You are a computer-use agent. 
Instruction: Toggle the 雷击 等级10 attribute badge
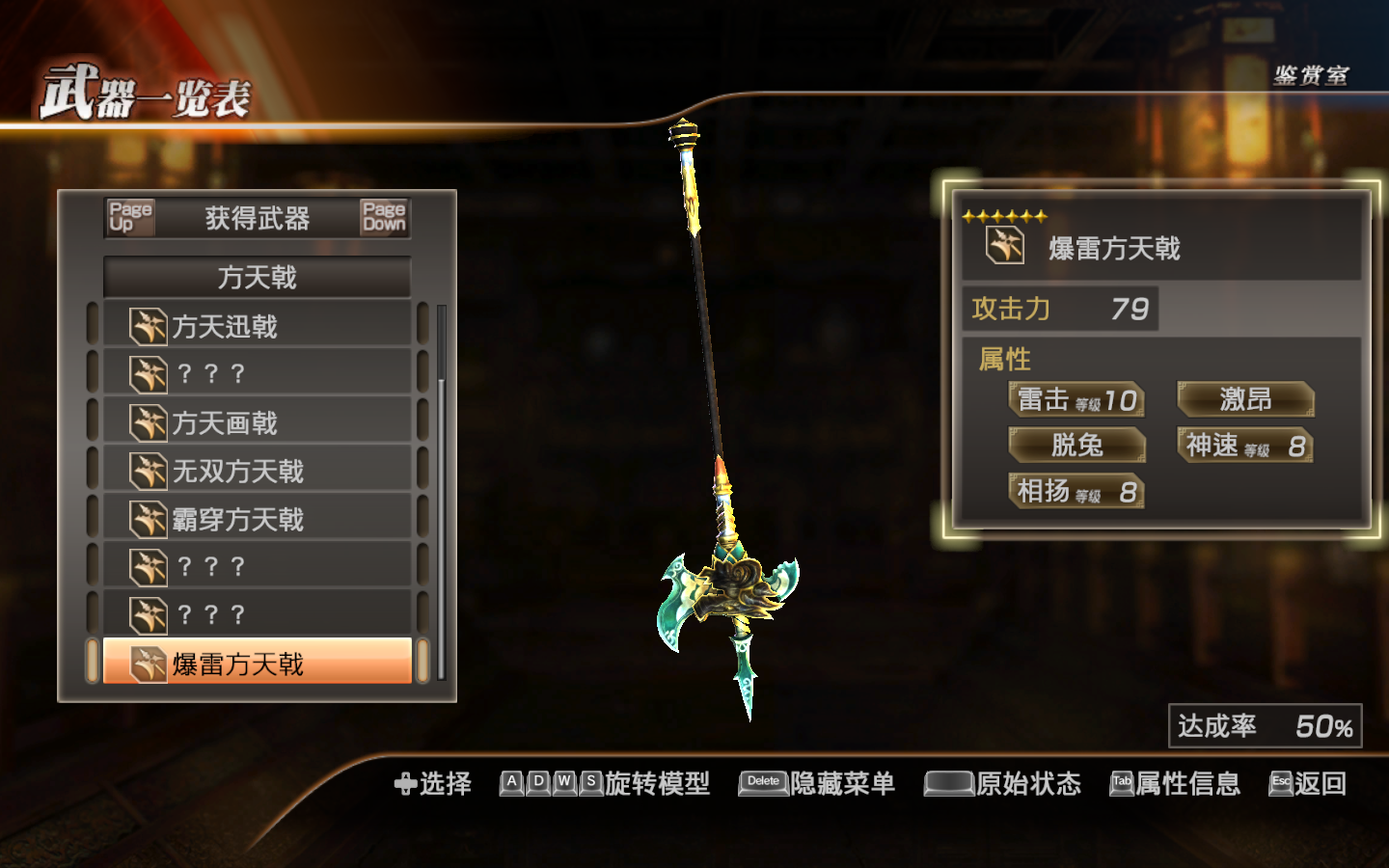click(x=1077, y=398)
